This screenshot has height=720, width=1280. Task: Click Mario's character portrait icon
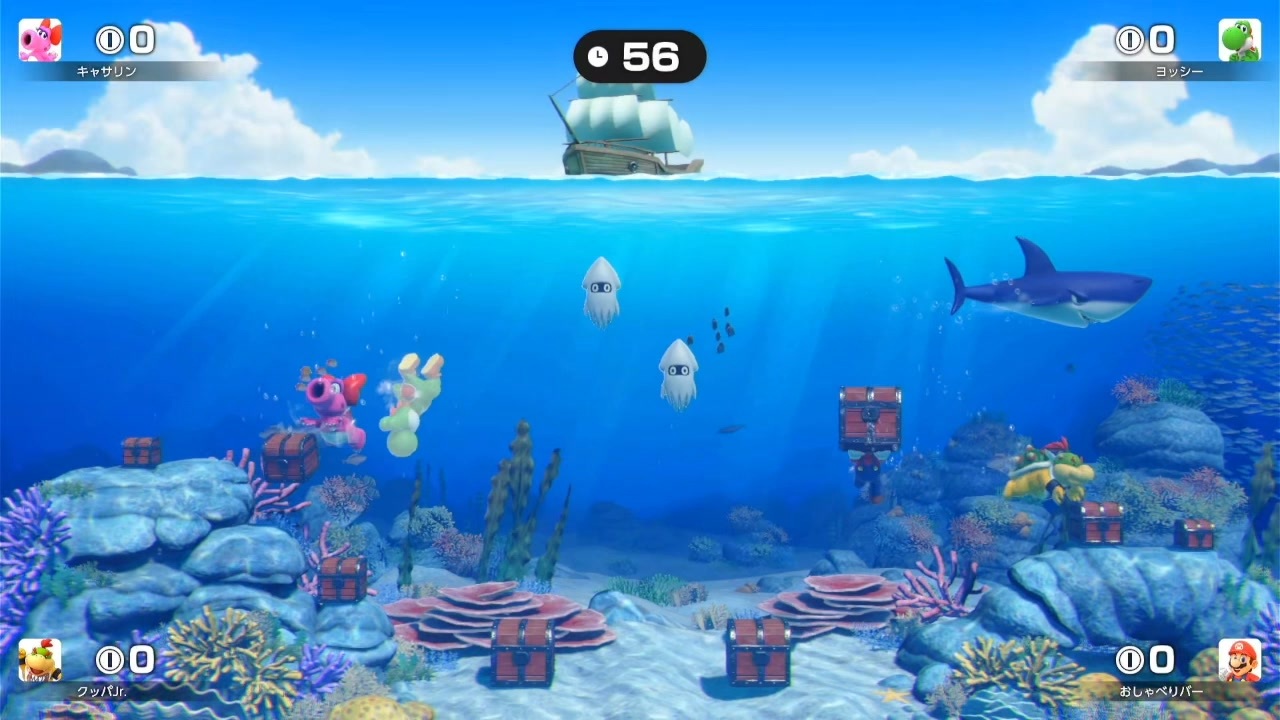click(1240, 660)
